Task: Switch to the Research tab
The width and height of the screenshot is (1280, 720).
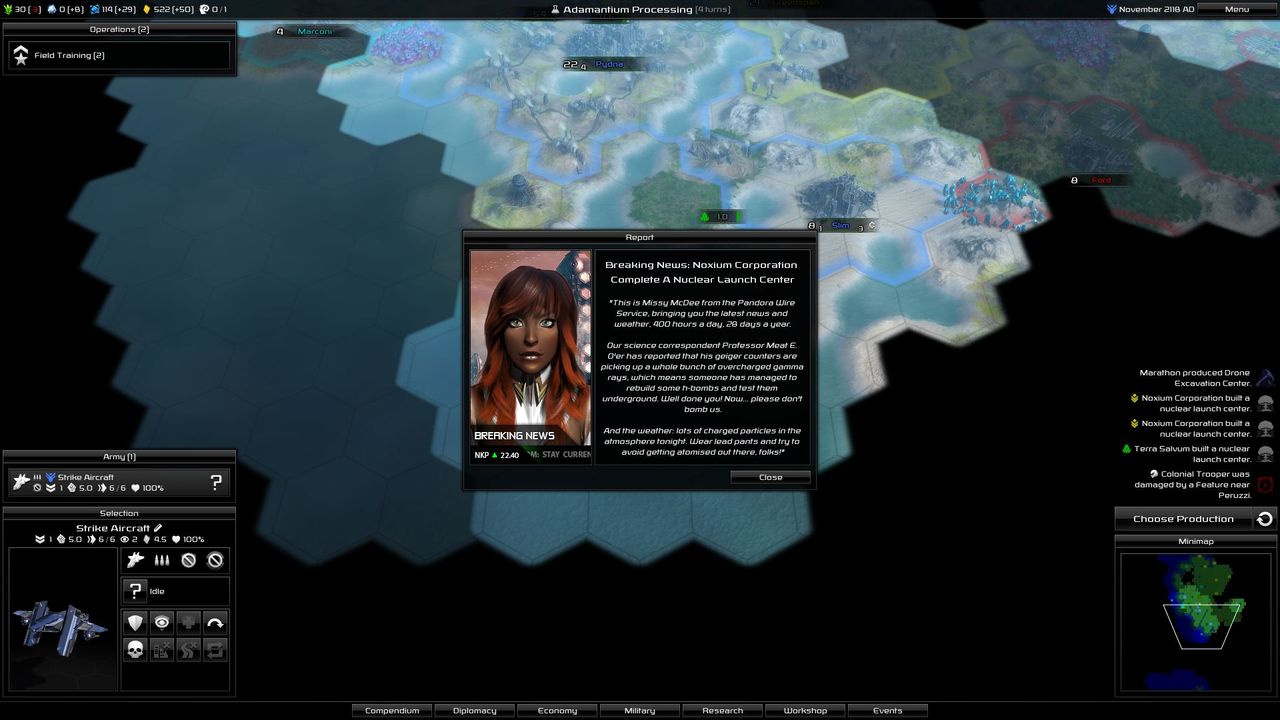Action: pos(722,710)
